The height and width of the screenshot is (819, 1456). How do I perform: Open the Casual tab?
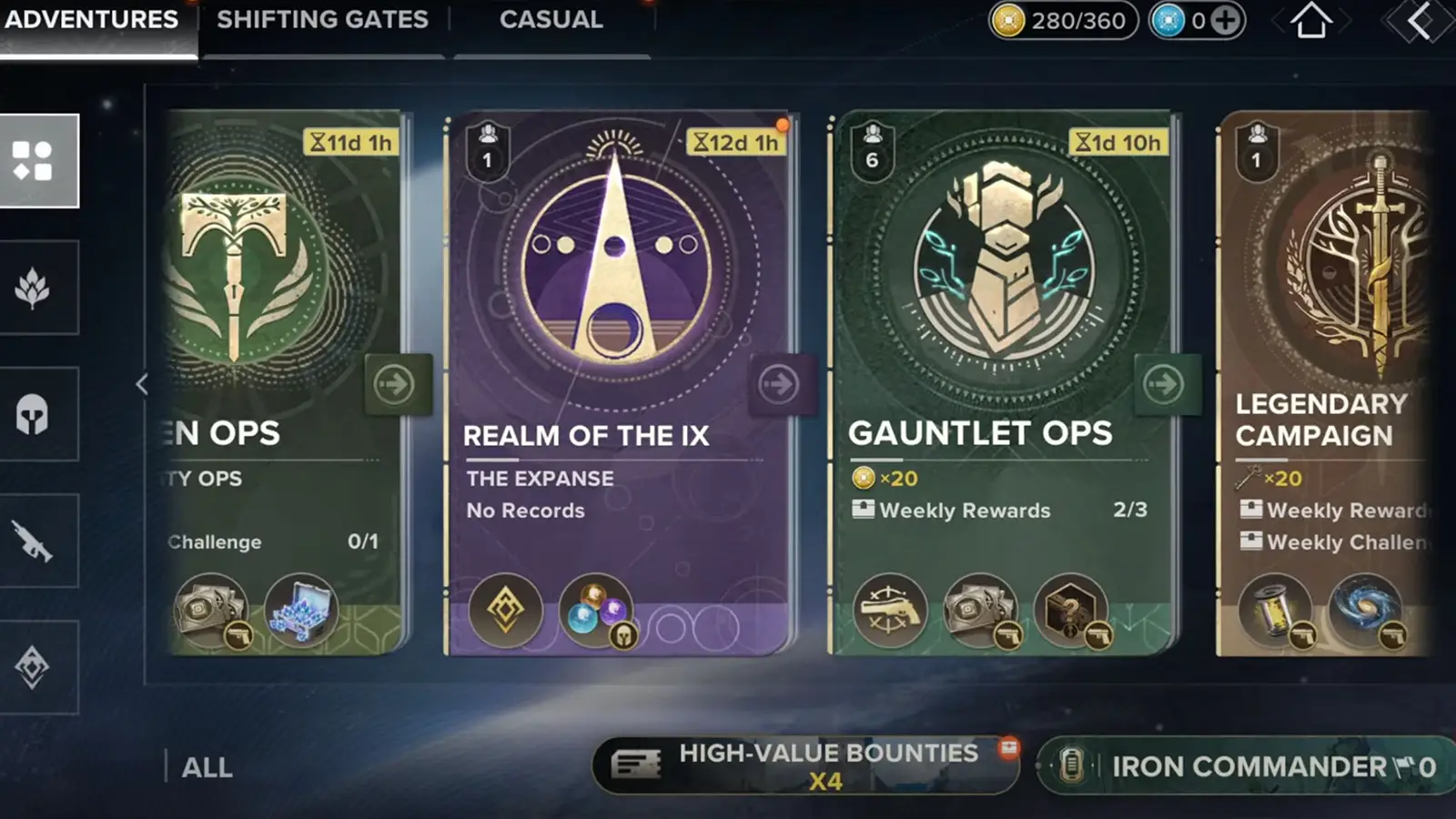[x=550, y=20]
